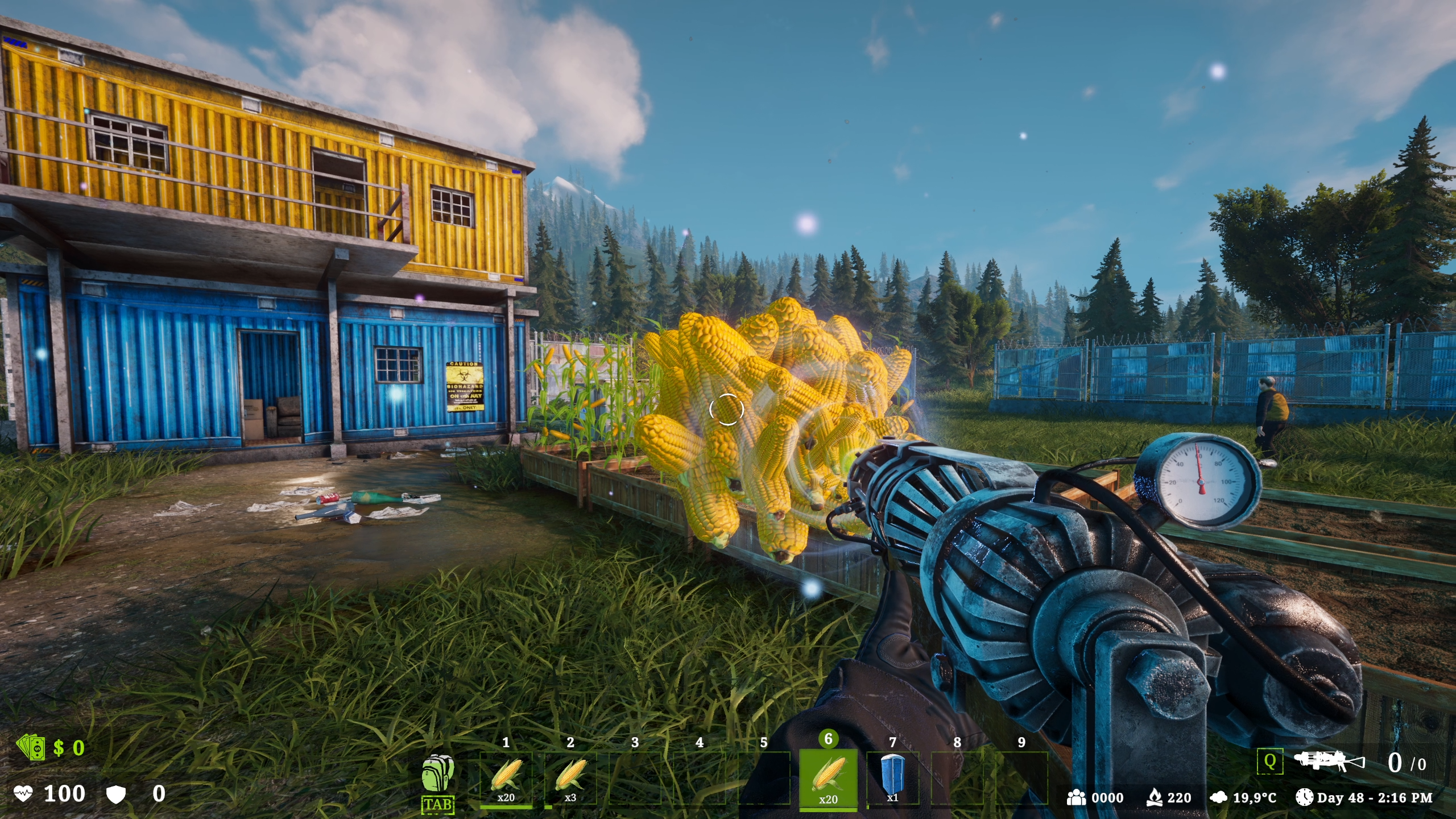Image resolution: width=1456 pixels, height=819 pixels.
Task: Click the green money bills icon
Action: (31, 748)
